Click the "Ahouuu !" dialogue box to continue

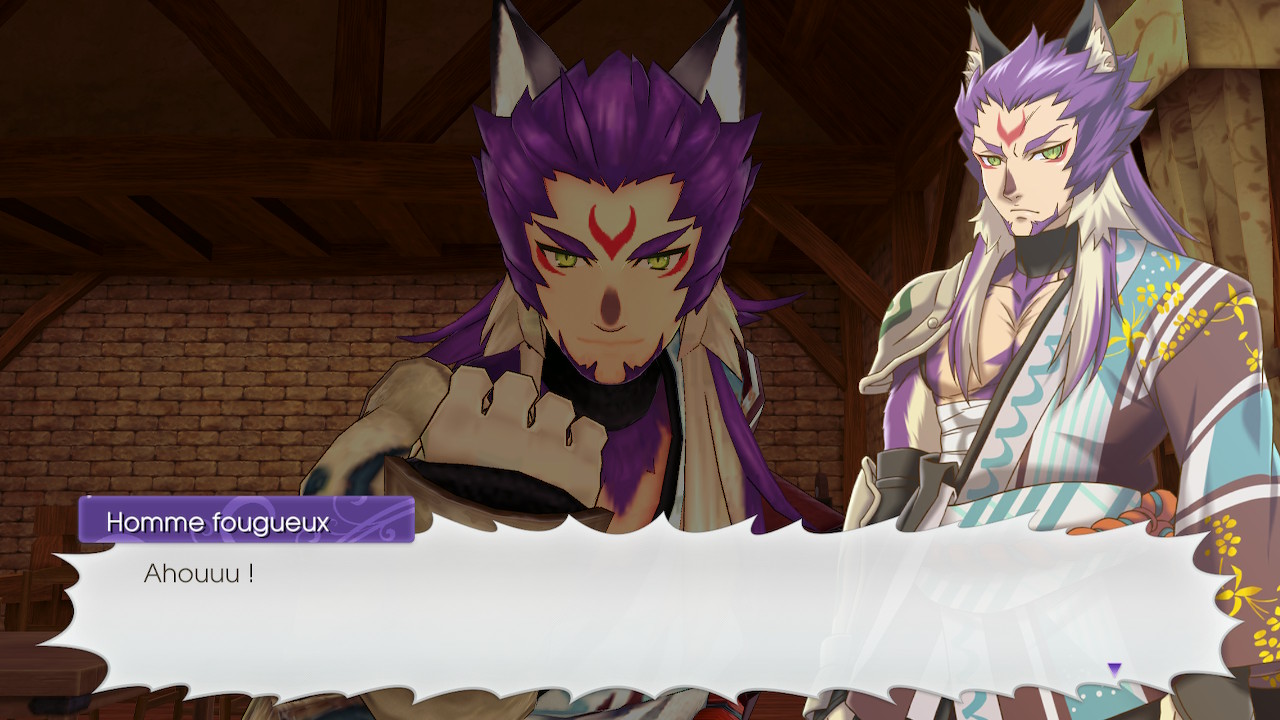(x=640, y=610)
